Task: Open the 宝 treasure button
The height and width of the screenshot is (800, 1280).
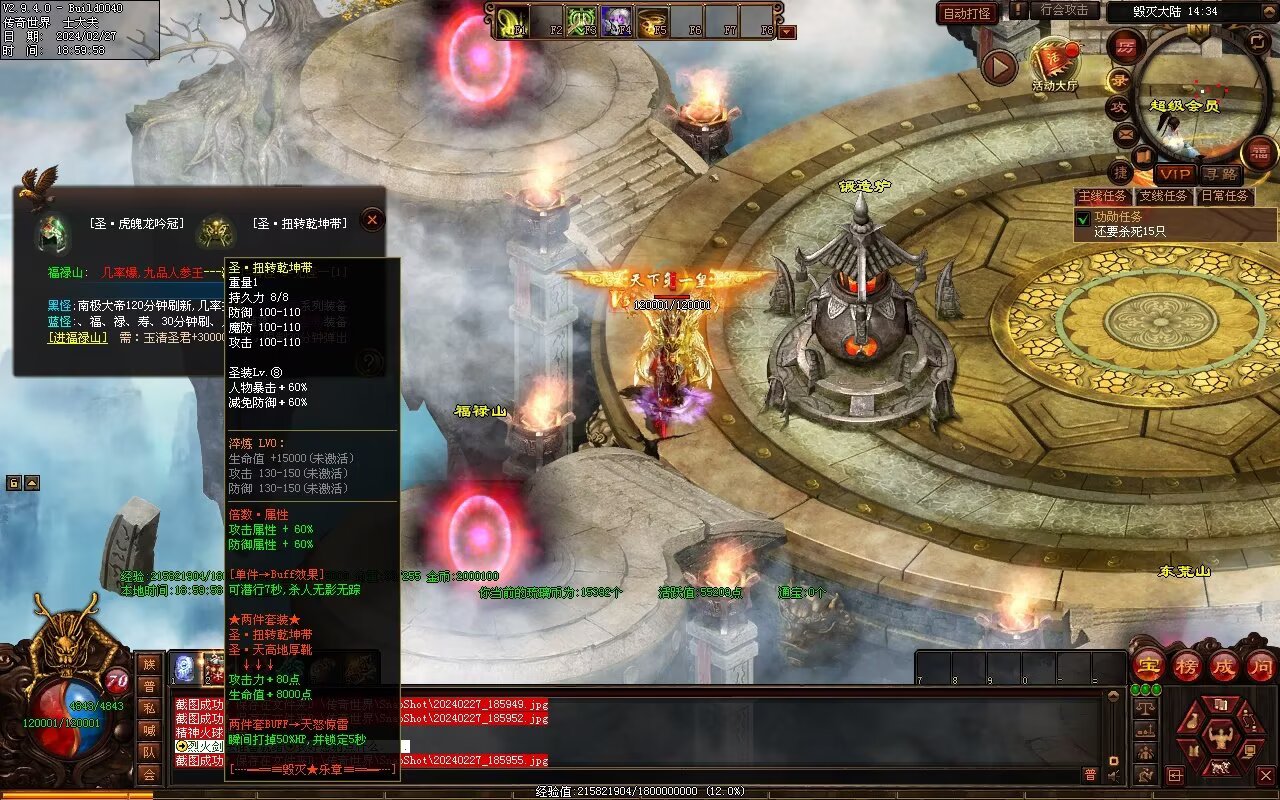Action: (1148, 665)
